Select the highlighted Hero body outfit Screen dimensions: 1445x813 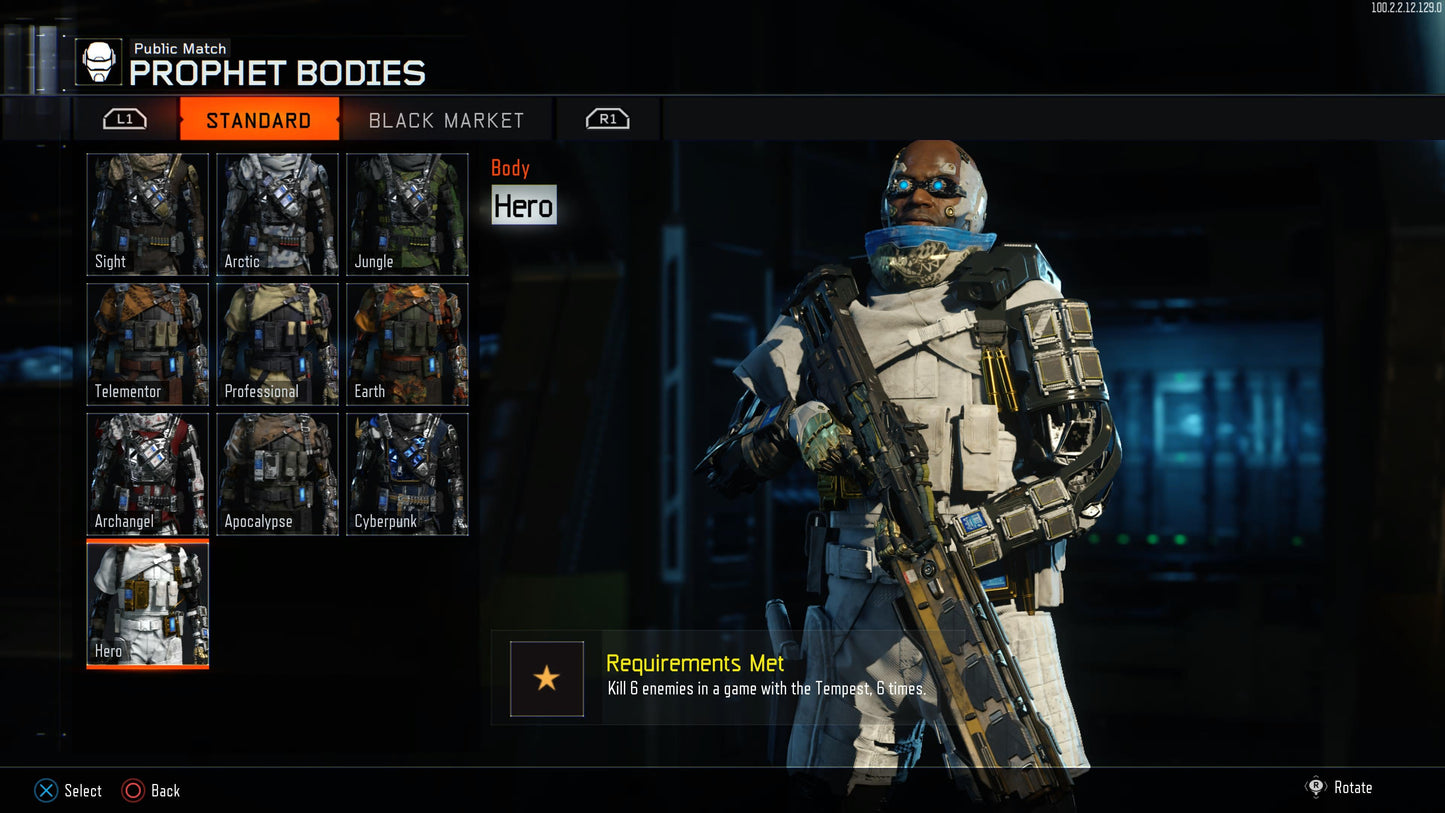148,604
